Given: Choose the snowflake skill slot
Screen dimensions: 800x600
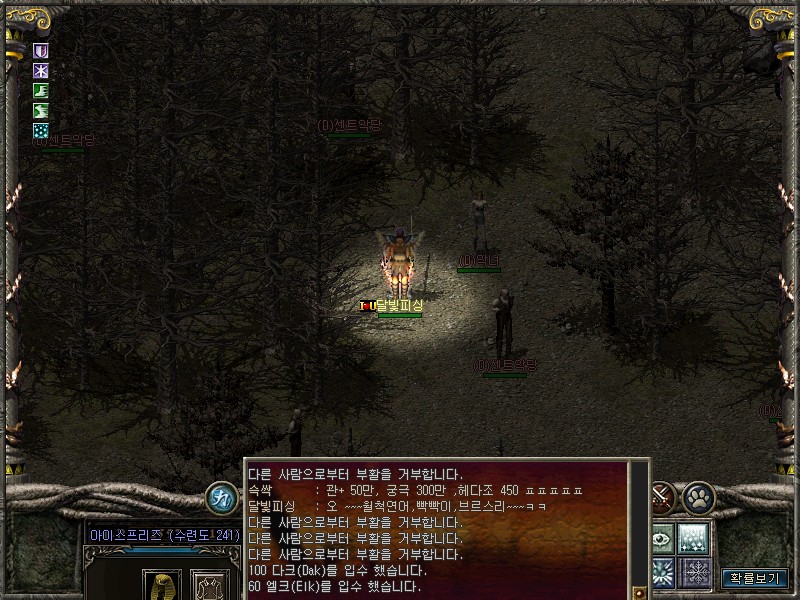Looking at the screenshot, I should click(x=694, y=572).
